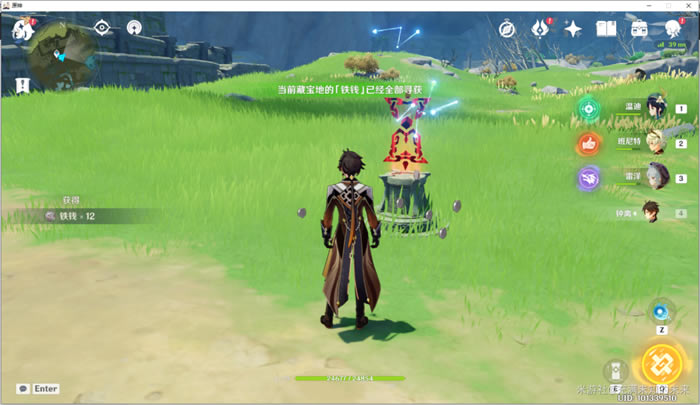Click the quest exclamation icon below minimap

point(23,86)
